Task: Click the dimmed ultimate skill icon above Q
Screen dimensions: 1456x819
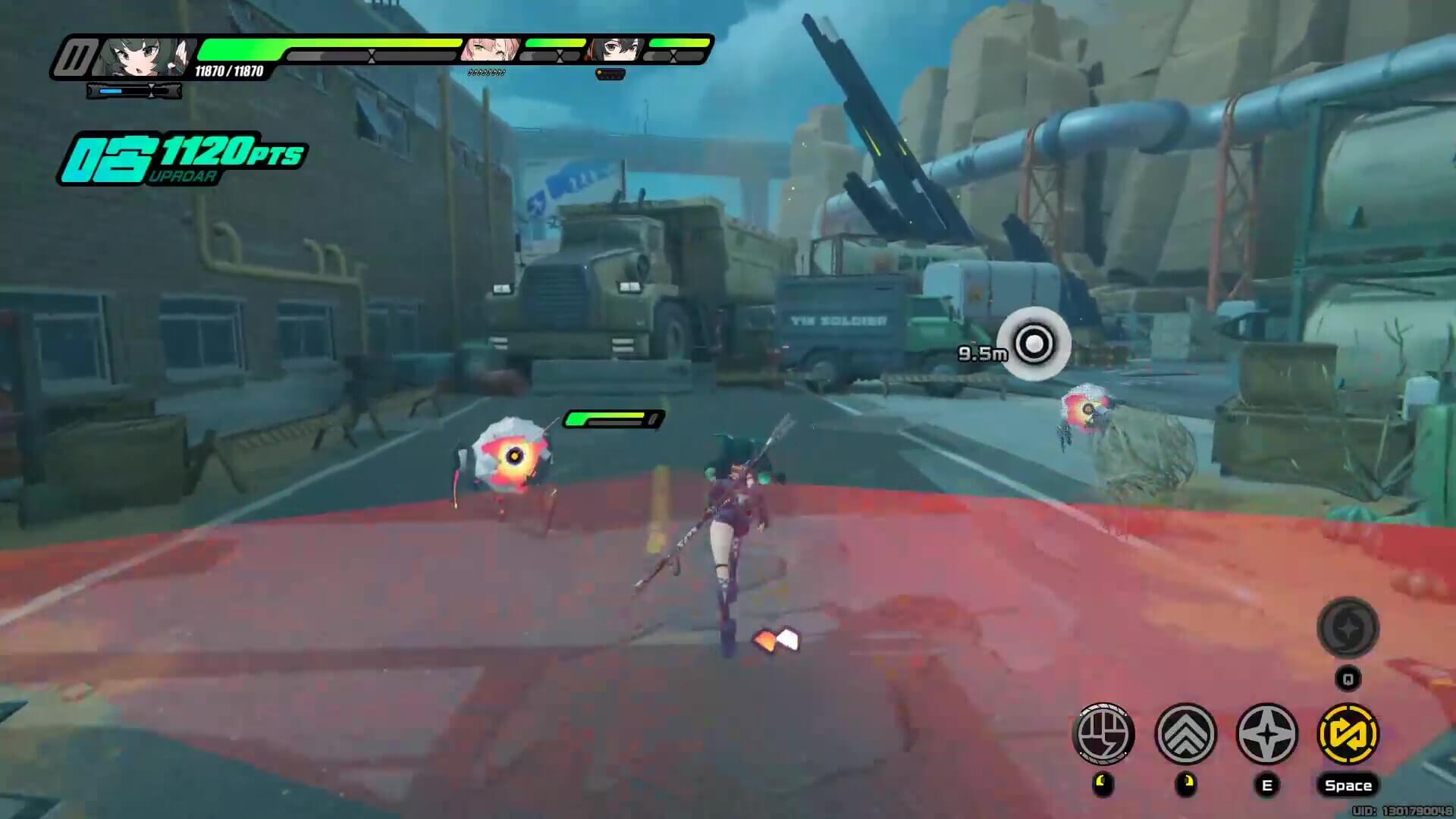Action: (x=1348, y=629)
